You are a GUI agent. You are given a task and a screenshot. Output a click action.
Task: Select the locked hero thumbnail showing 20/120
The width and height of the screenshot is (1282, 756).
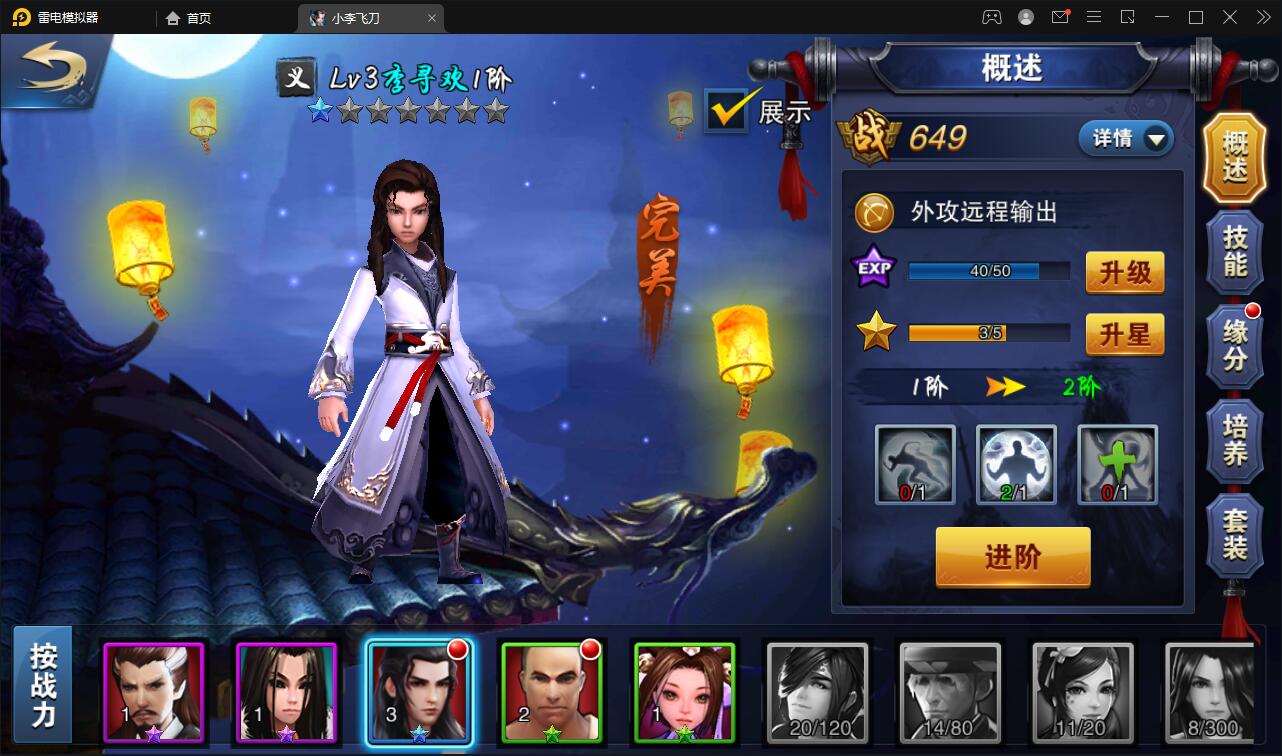click(816, 690)
